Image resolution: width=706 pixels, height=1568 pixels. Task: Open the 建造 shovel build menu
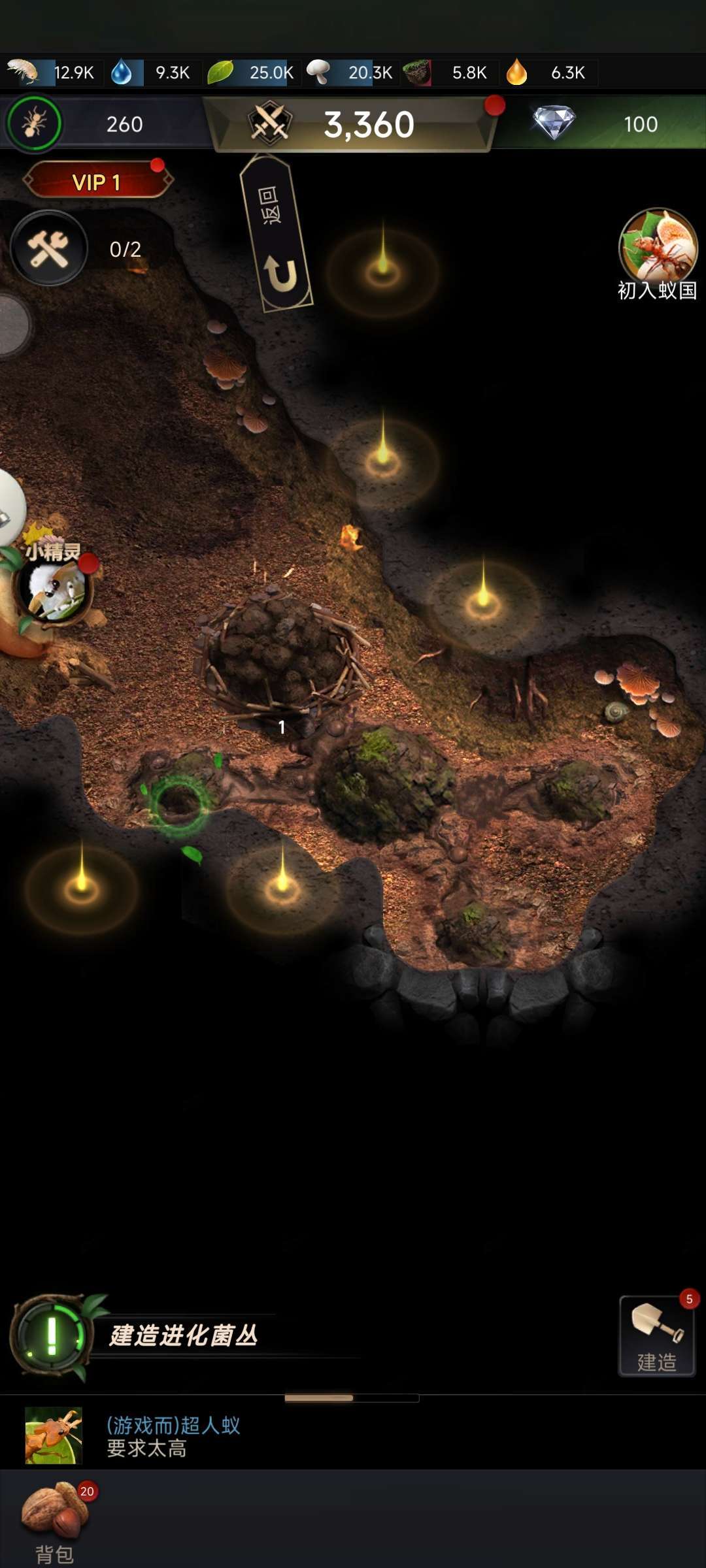pyautogui.click(x=657, y=1336)
